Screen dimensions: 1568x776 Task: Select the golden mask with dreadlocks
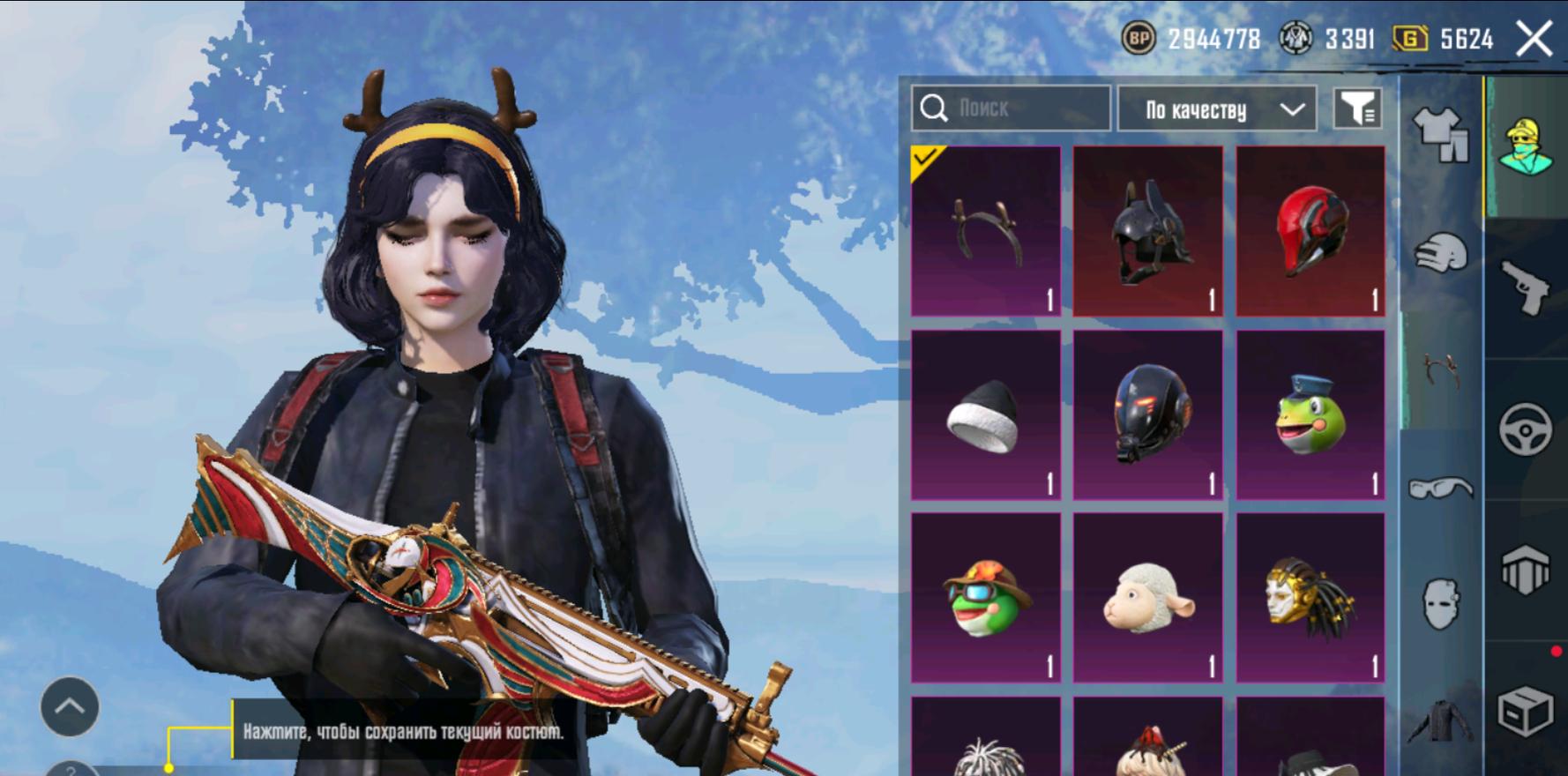pyautogui.click(x=1310, y=598)
